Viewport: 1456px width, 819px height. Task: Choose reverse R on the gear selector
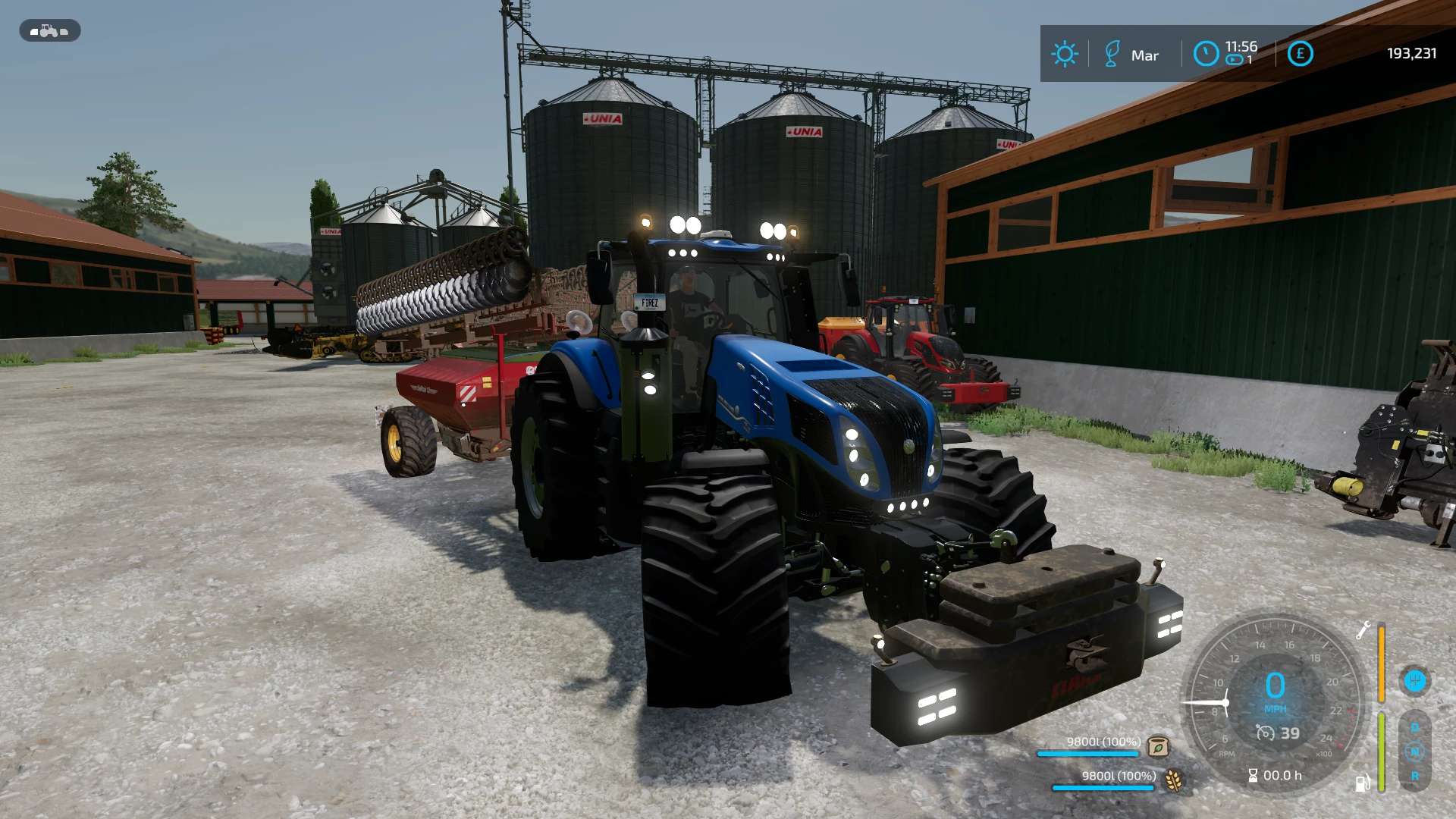[x=1414, y=777]
